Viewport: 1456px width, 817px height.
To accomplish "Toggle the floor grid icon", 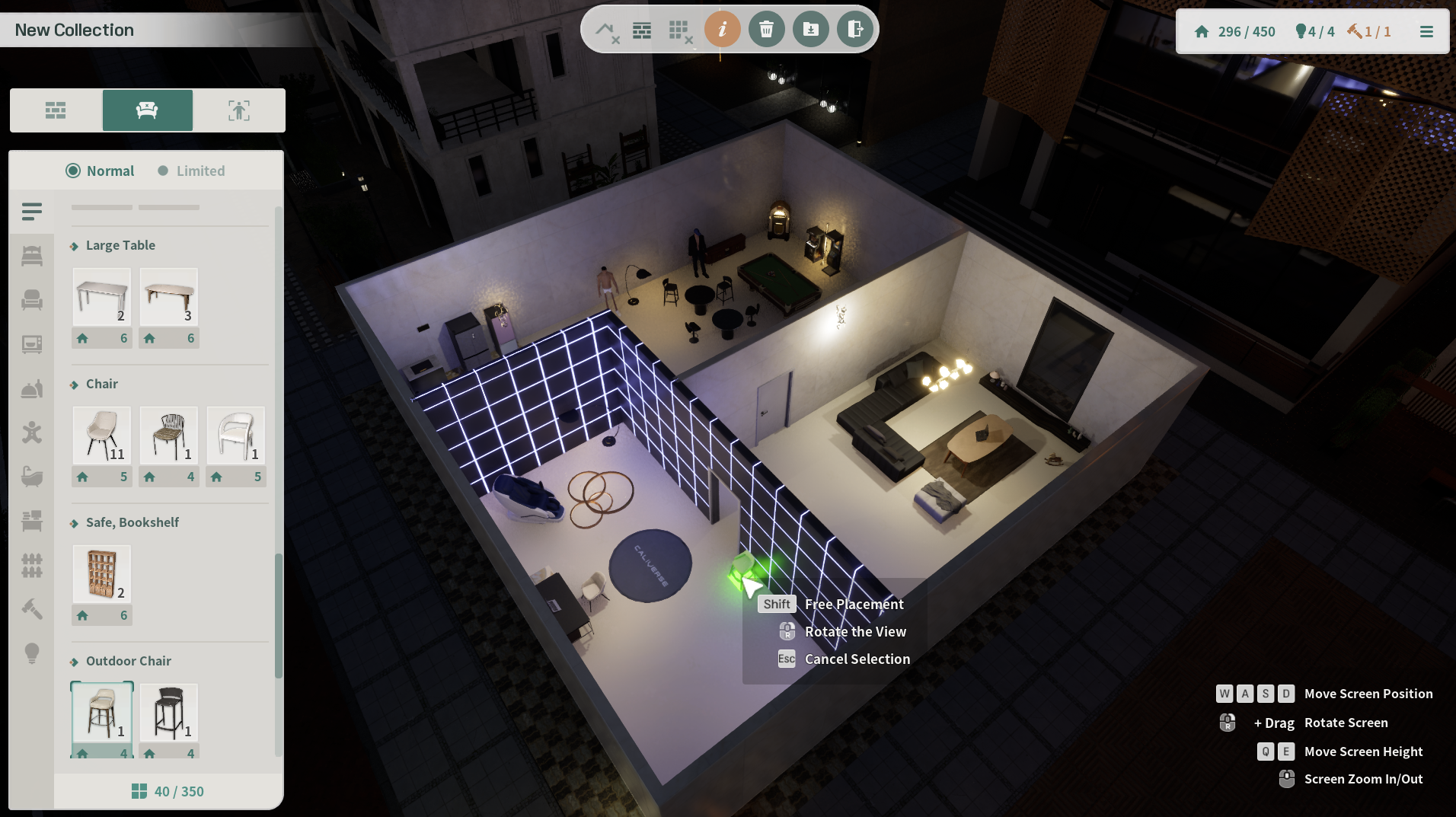I will [679, 30].
